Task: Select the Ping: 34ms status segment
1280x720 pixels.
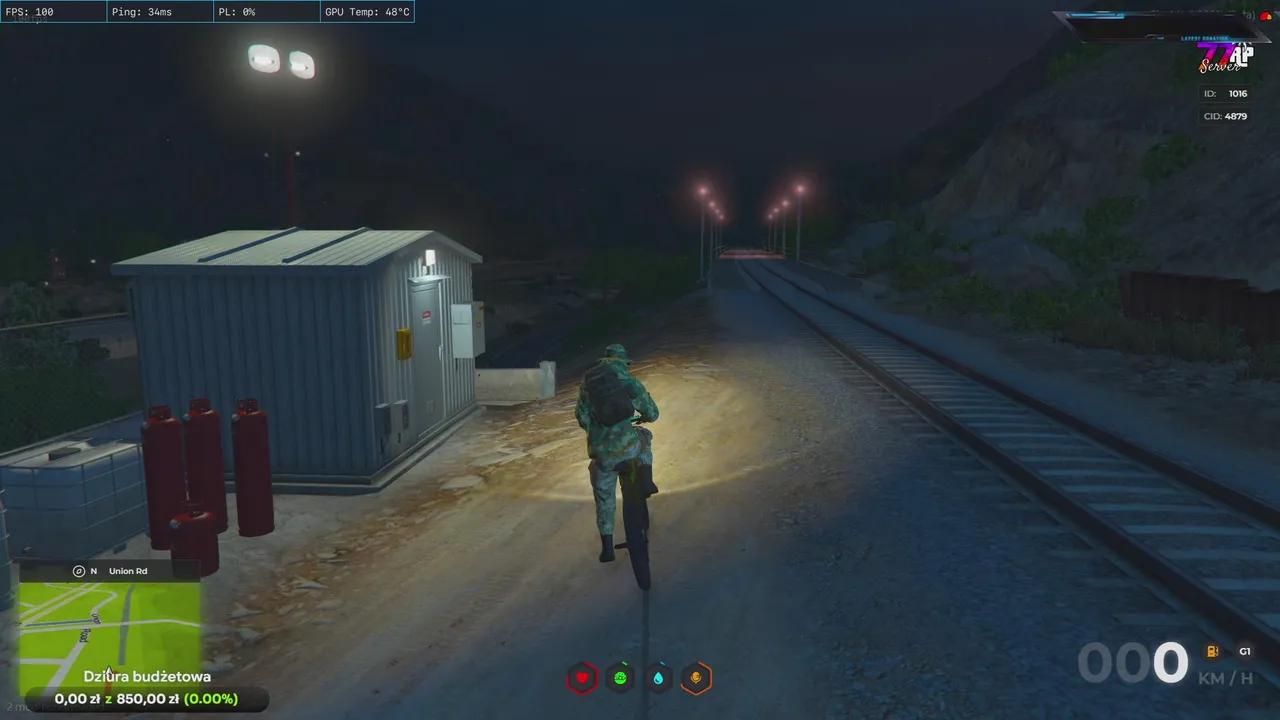Action: pyautogui.click(x=158, y=12)
